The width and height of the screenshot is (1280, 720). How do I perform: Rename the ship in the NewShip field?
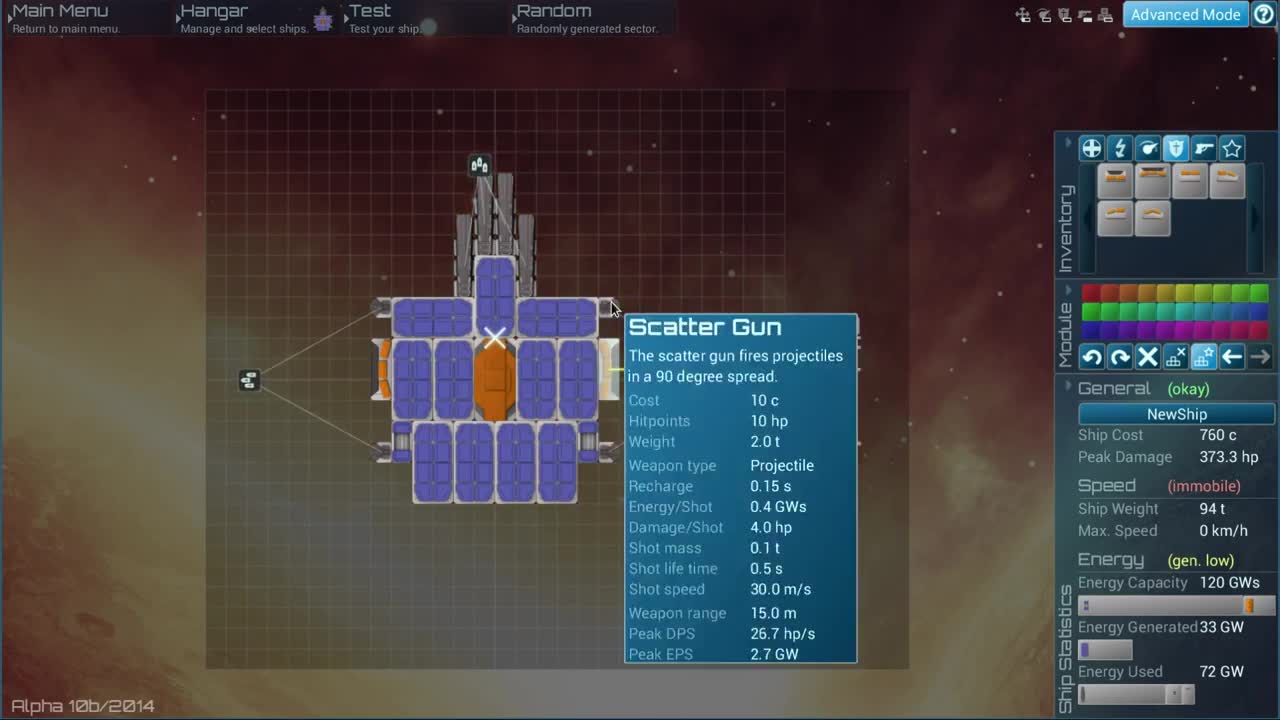point(1176,414)
